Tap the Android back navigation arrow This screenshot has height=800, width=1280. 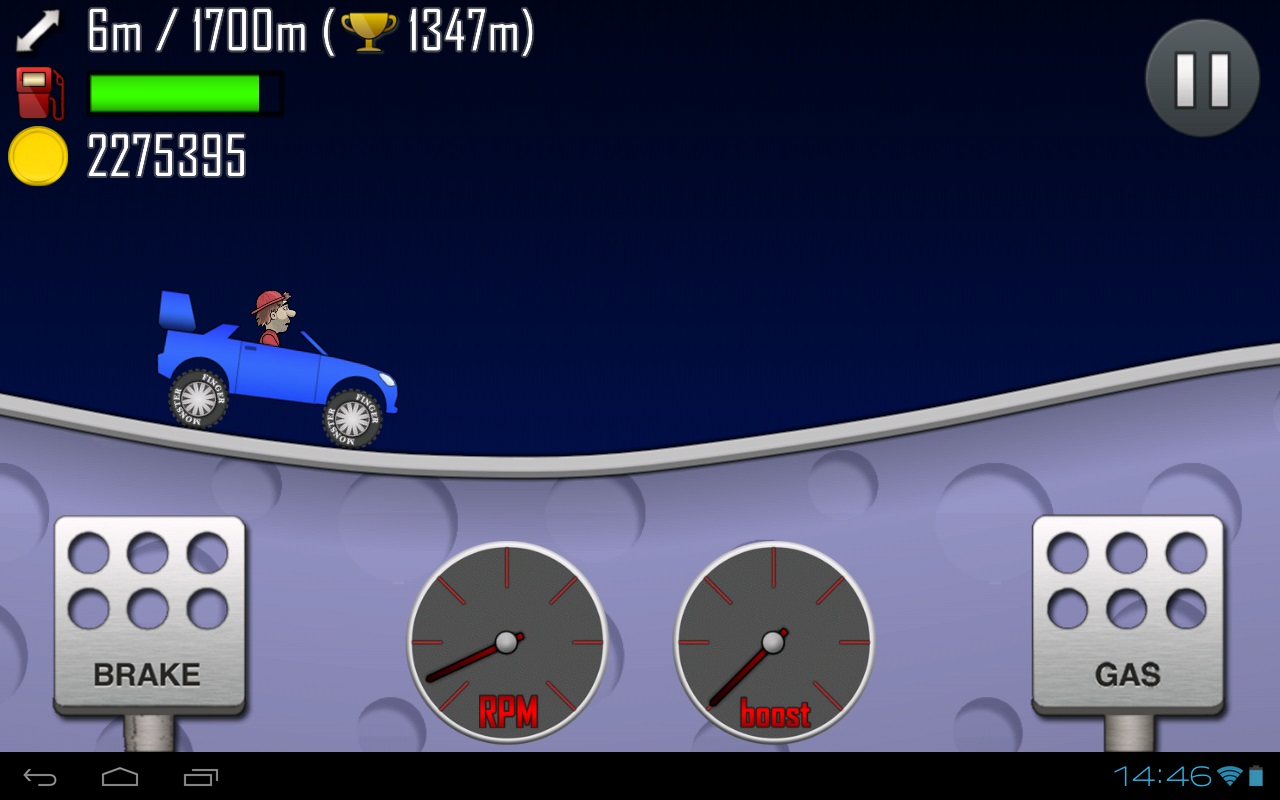coord(40,777)
